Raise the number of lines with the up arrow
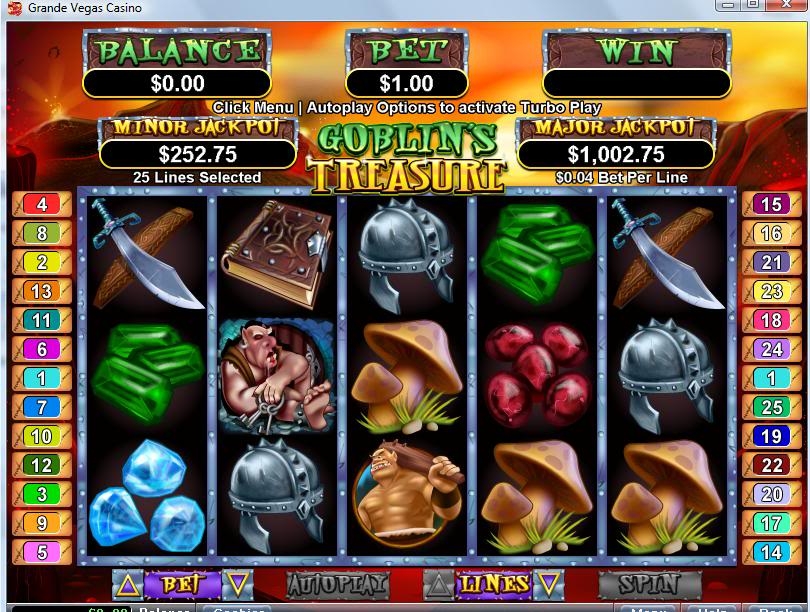The height and width of the screenshot is (612, 810). tap(439, 584)
